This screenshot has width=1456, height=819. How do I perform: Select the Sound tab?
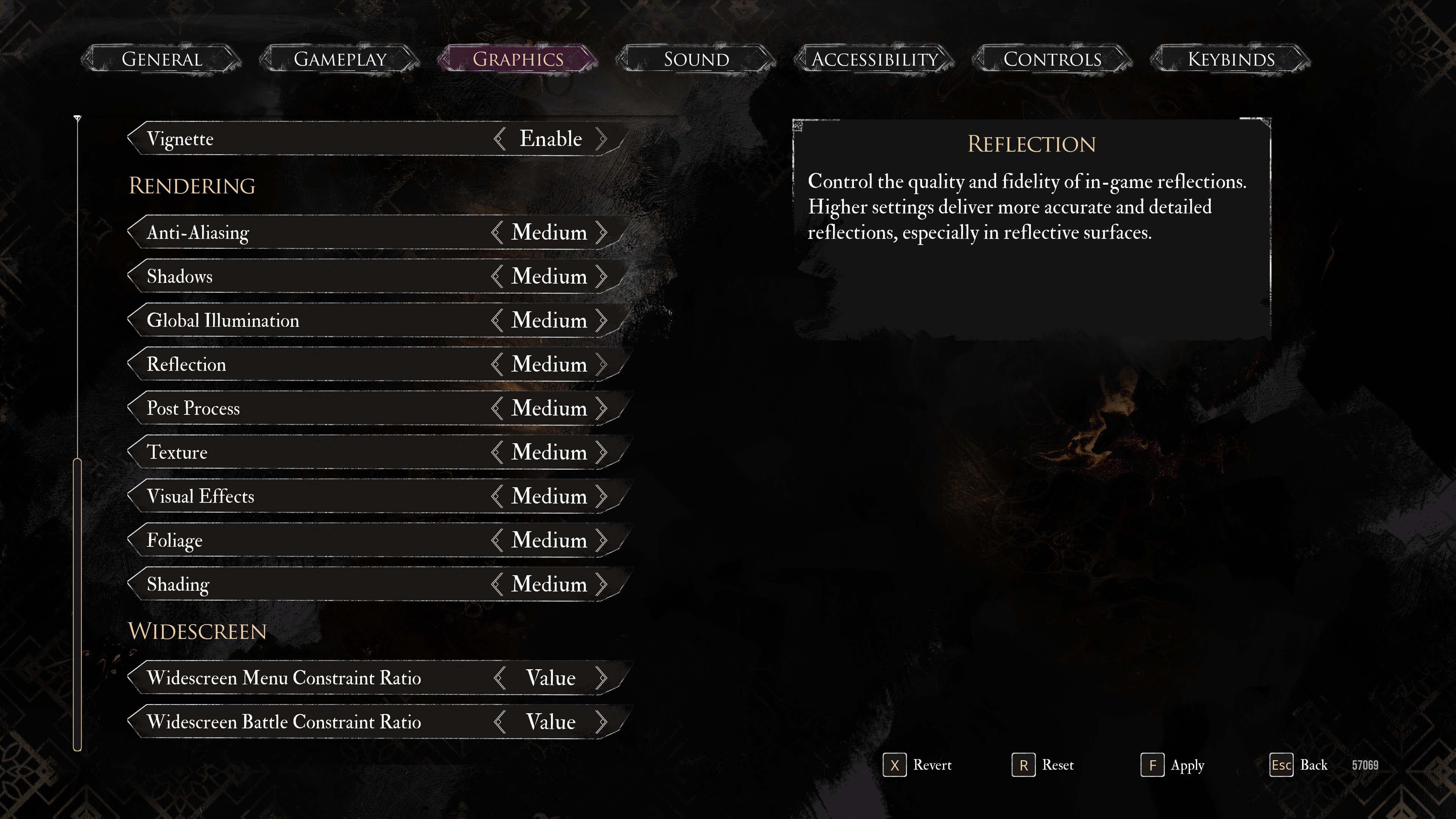coord(696,59)
